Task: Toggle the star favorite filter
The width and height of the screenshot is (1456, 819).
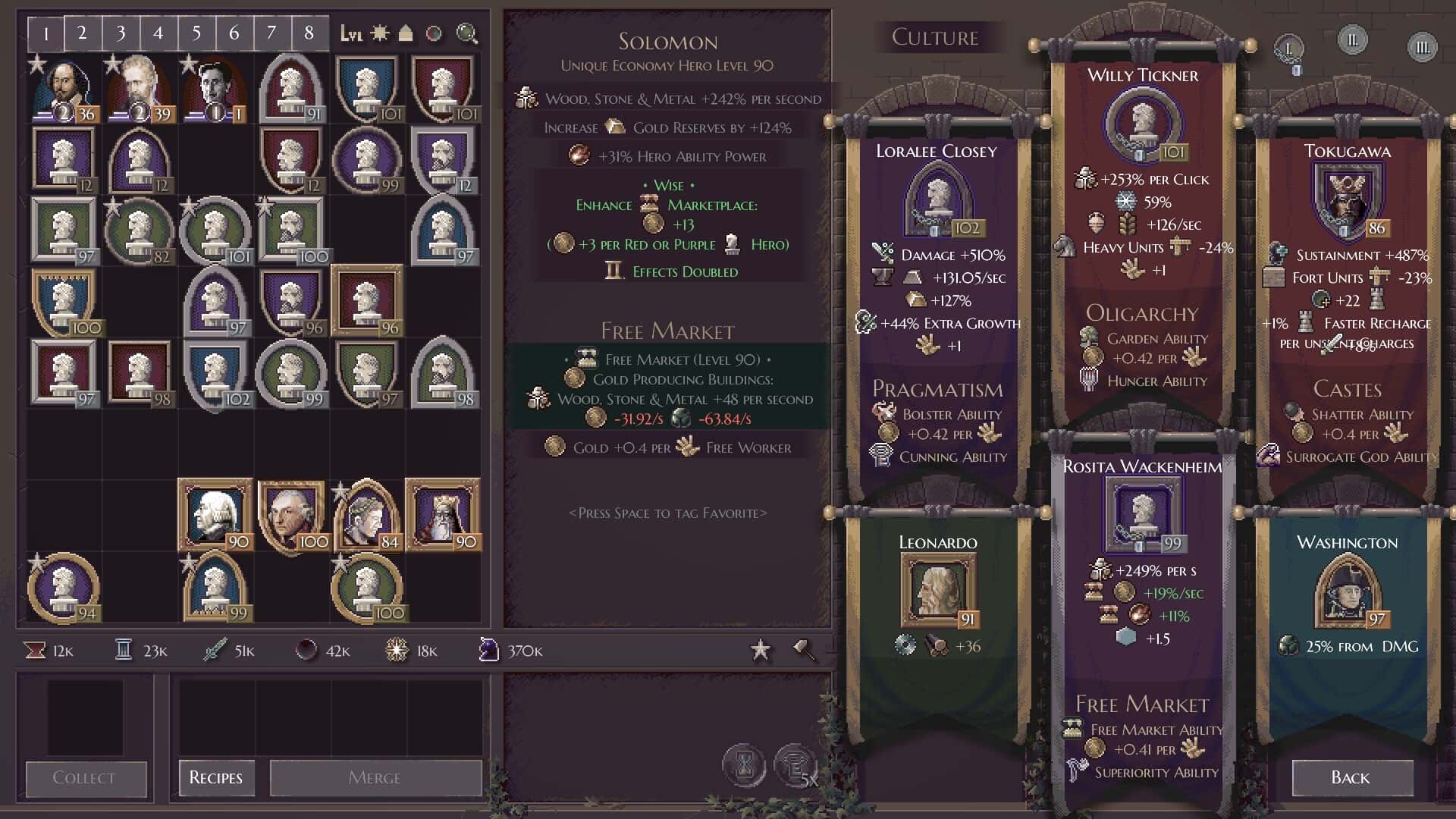Action: pyautogui.click(x=760, y=650)
